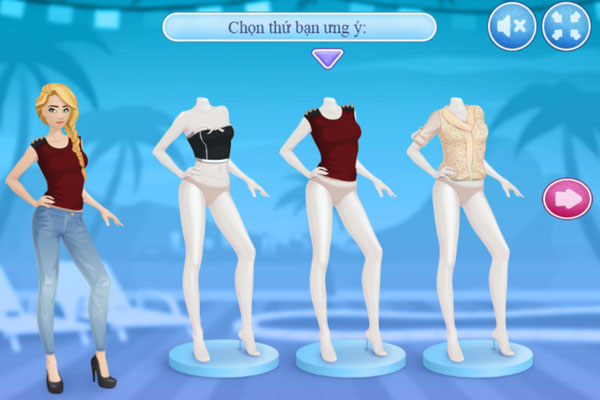The width and height of the screenshot is (600, 400).
Task: Switch to fullscreen mode
Action: coord(566,27)
